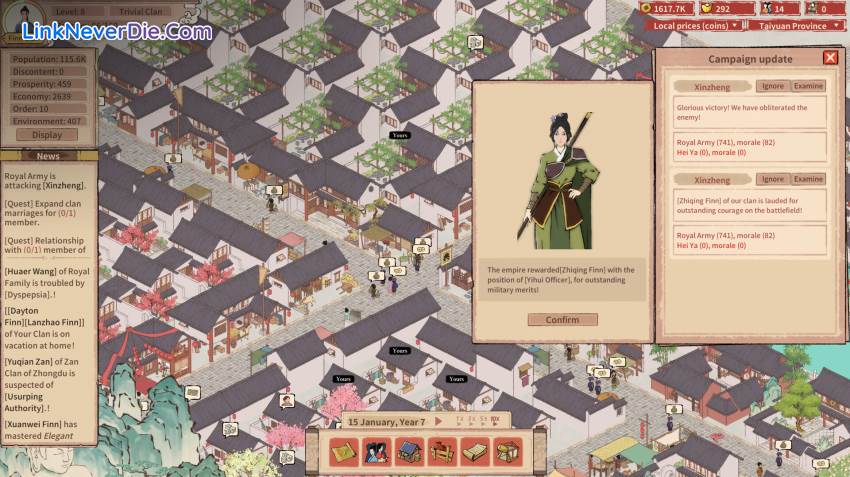
Task: Examine the second Xinzheng campaign report
Action: point(808,179)
